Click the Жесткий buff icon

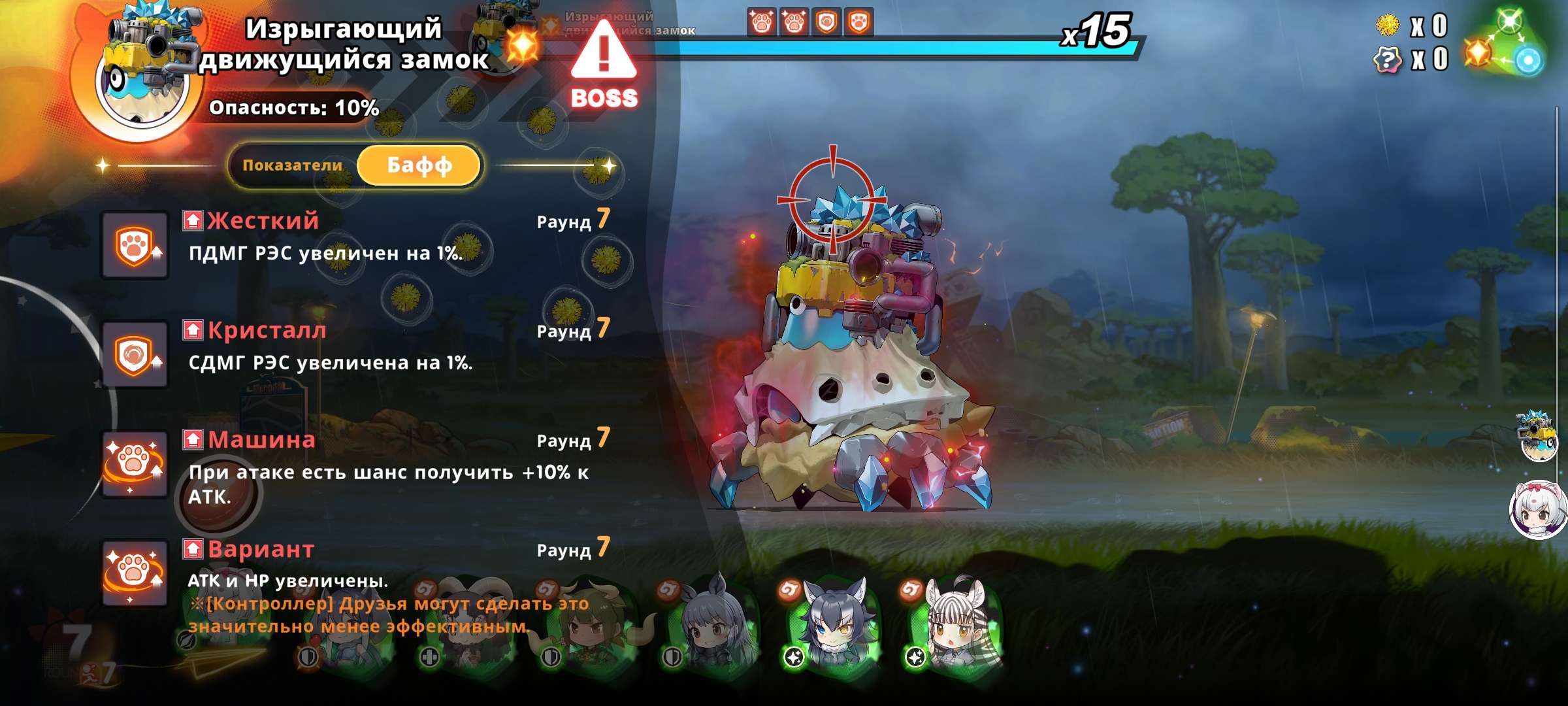pos(135,246)
